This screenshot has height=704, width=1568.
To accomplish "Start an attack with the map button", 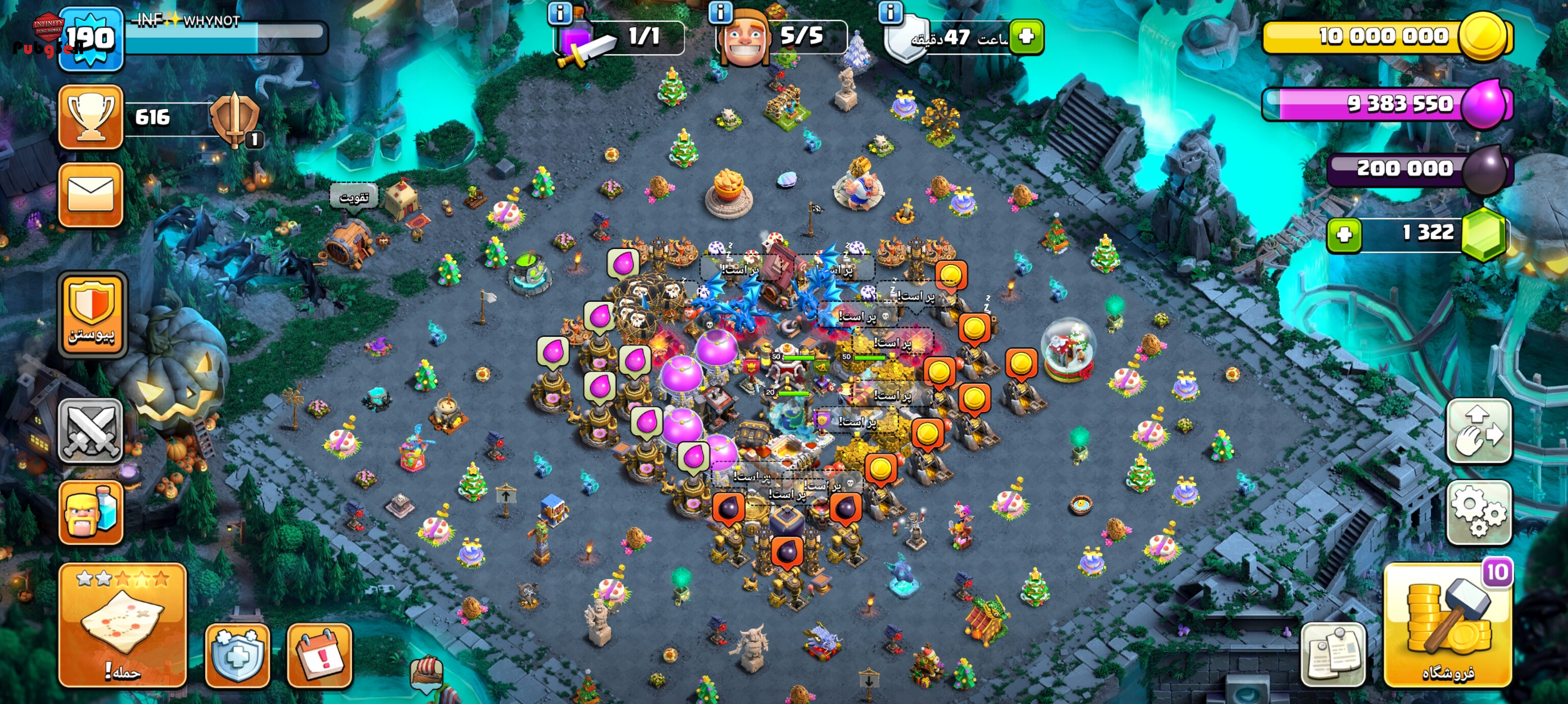I will pos(122,626).
